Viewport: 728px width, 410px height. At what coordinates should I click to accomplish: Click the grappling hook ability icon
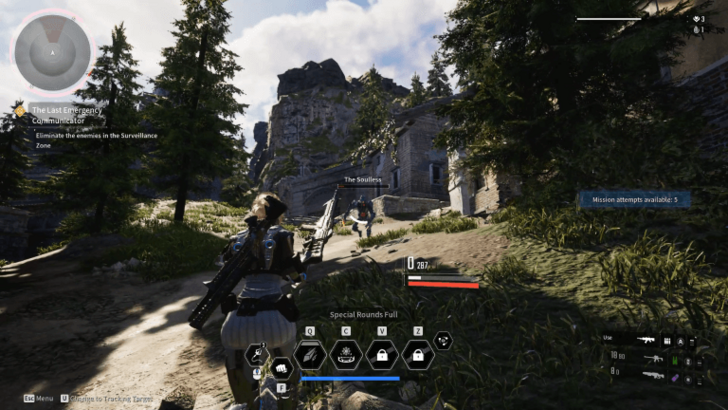coord(258,353)
